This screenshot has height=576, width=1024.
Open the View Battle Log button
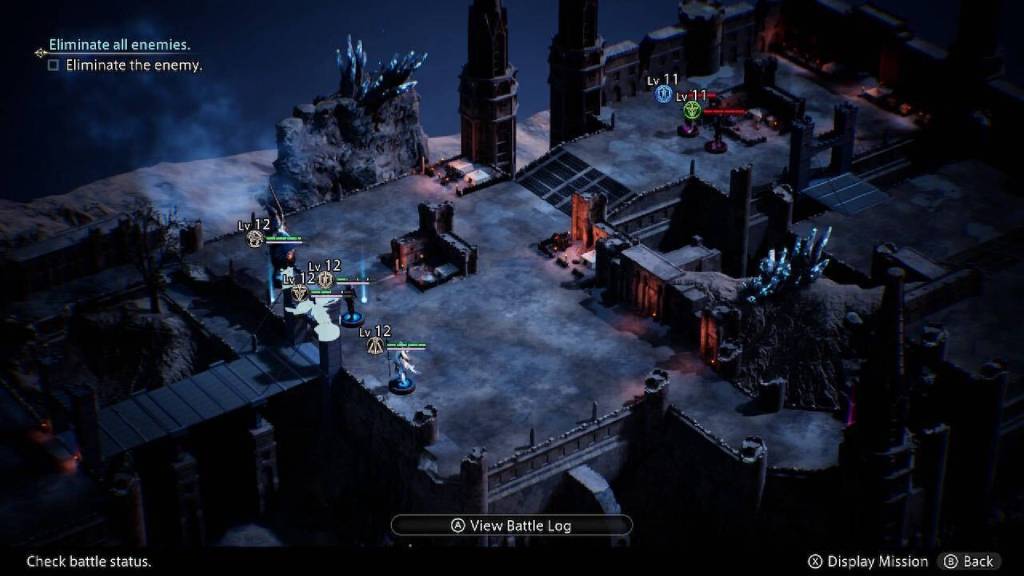click(x=511, y=525)
